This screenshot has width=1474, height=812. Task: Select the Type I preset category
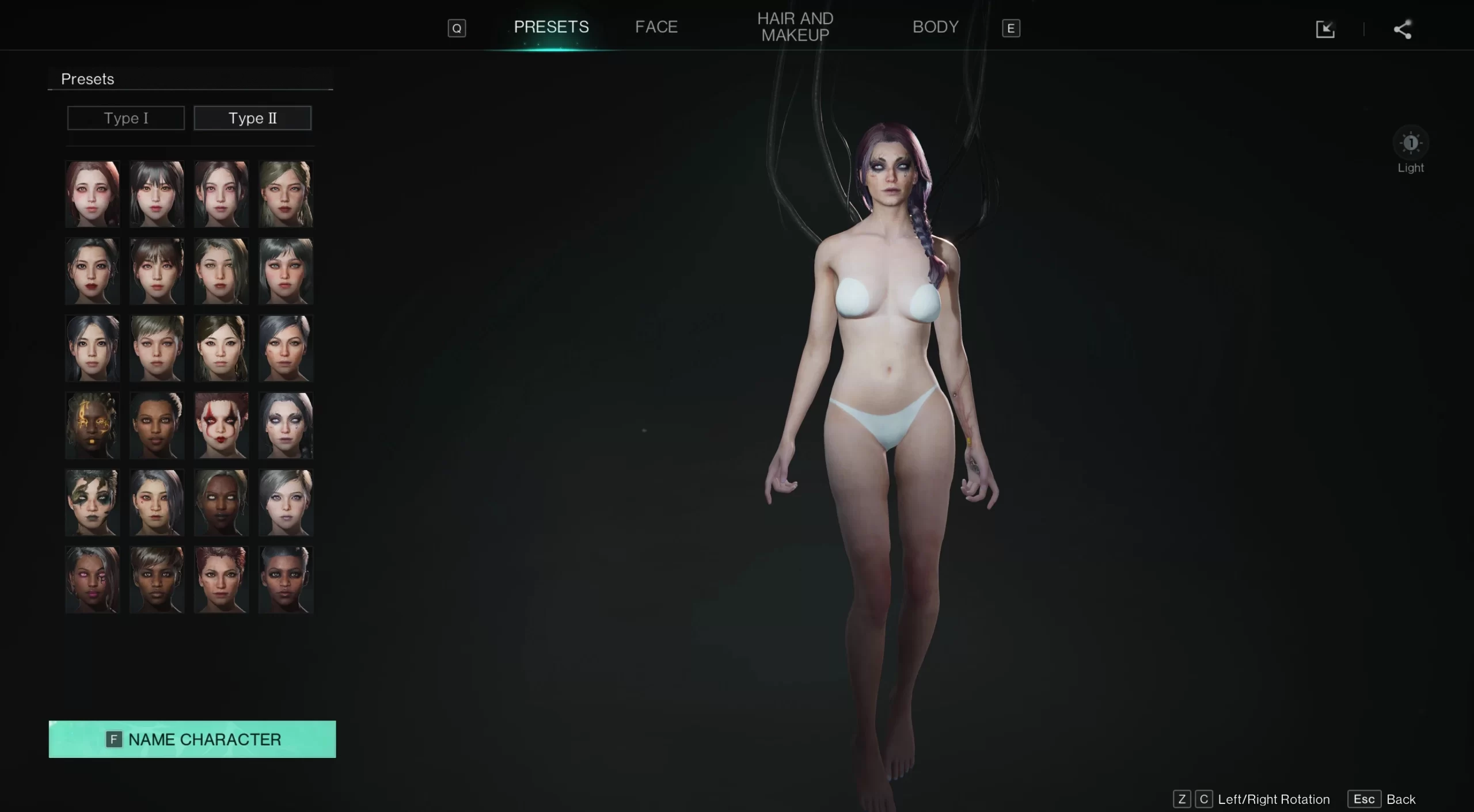[126, 118]
